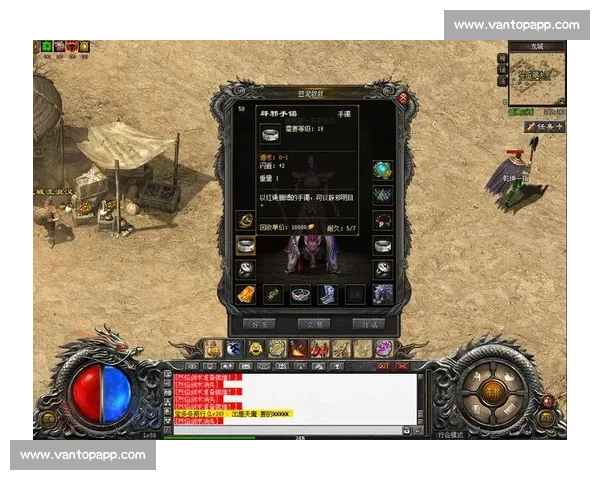Choose the orange gloves equipment slot
This screenshot has width=600, height=480.
[245, 294]
